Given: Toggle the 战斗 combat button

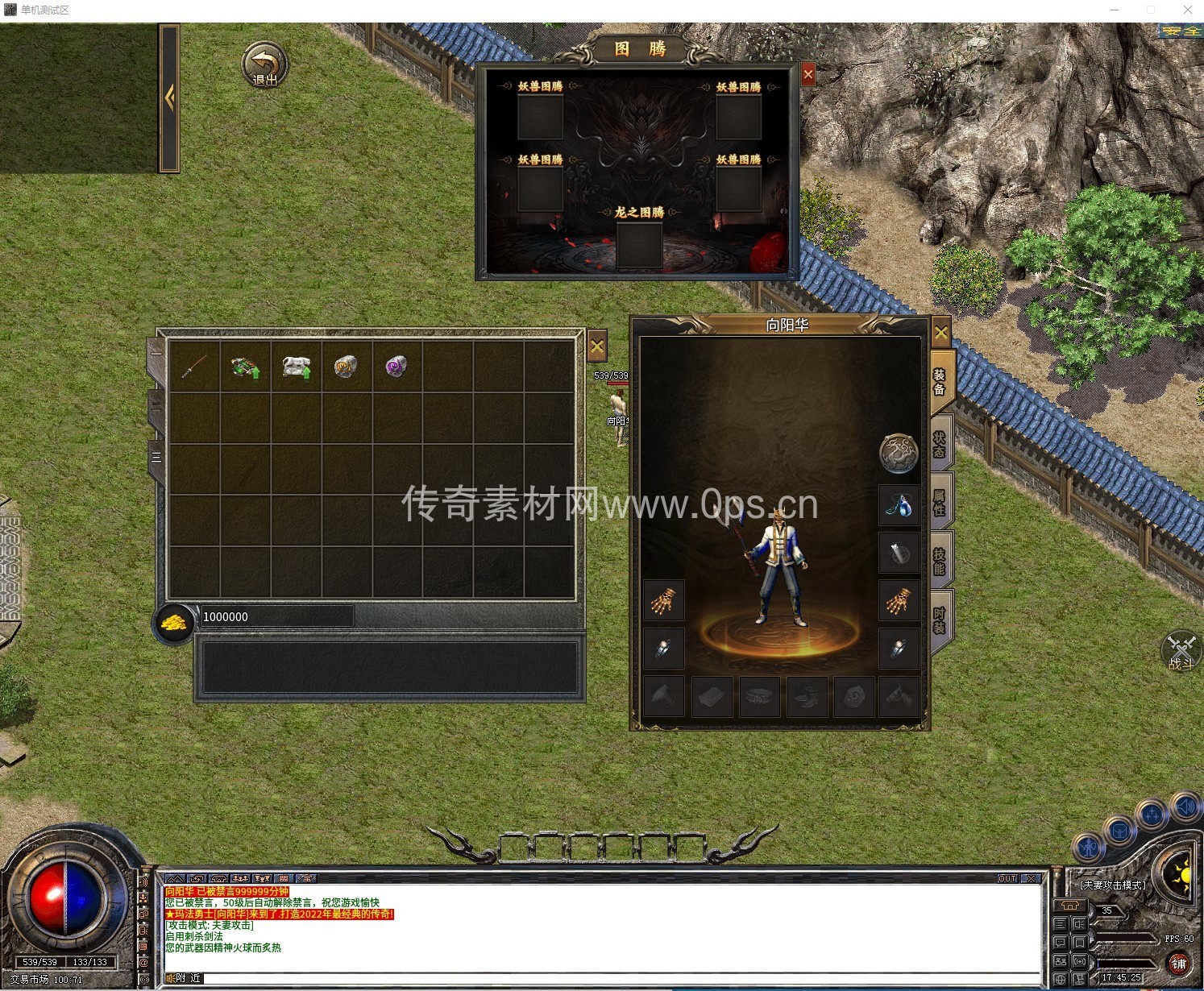Looking at the screenshot, I should click(x=1181, y=652).
